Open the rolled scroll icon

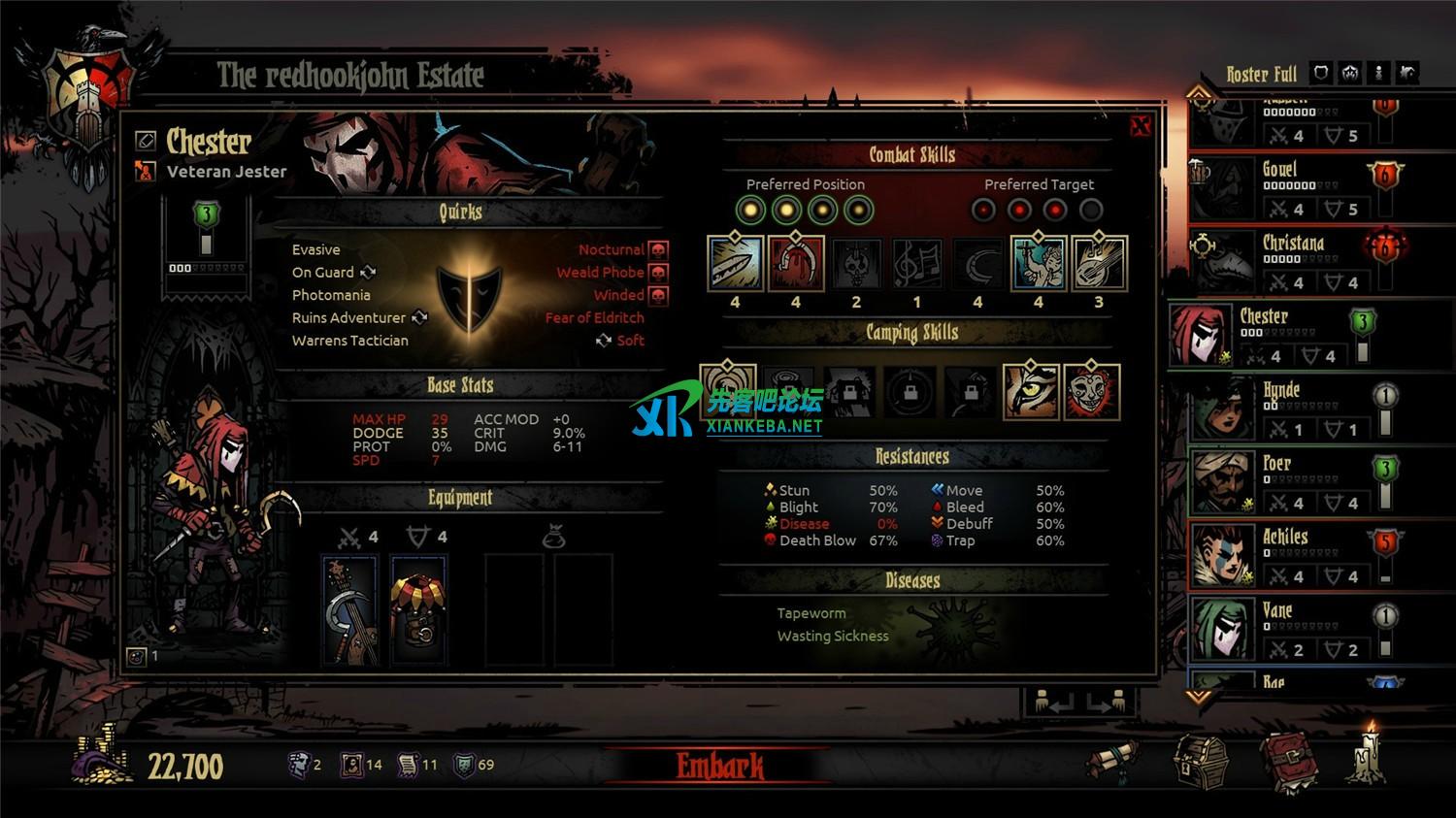pos(1112,761)
